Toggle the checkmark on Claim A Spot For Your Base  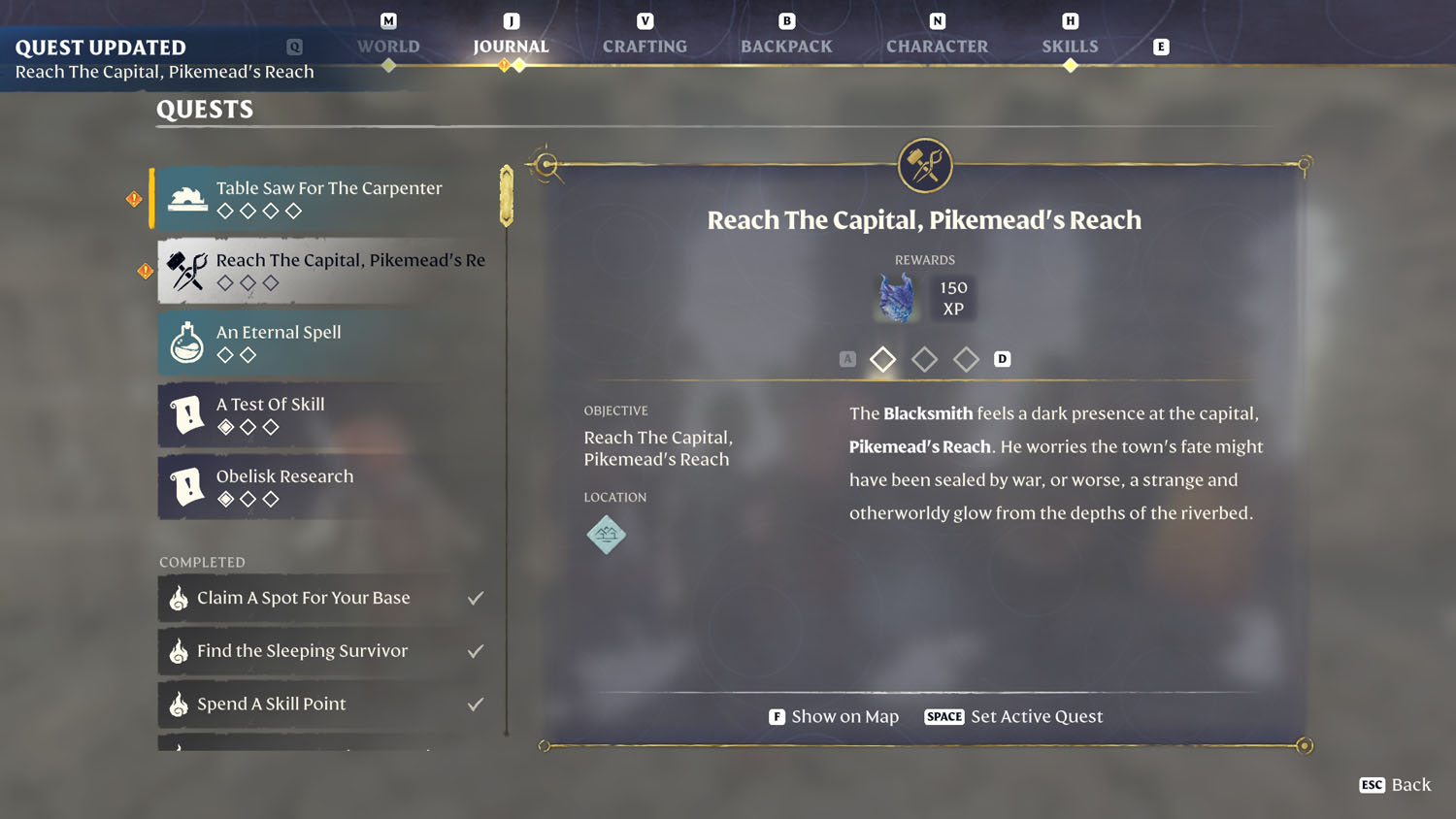(x=476, y=598)
